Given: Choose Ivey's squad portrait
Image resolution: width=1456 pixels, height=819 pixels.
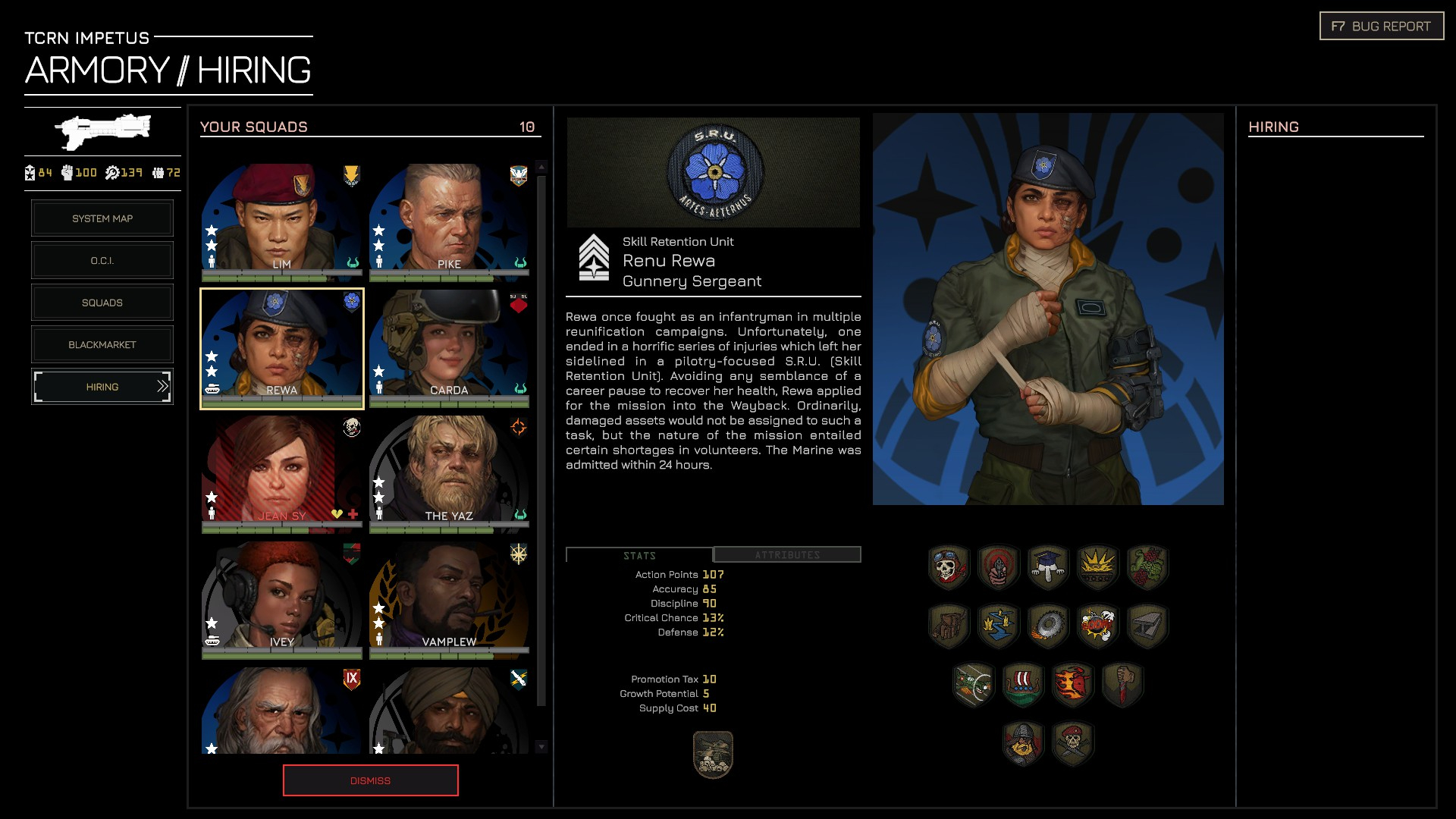Looking at the screenshot, I should 281,598.
